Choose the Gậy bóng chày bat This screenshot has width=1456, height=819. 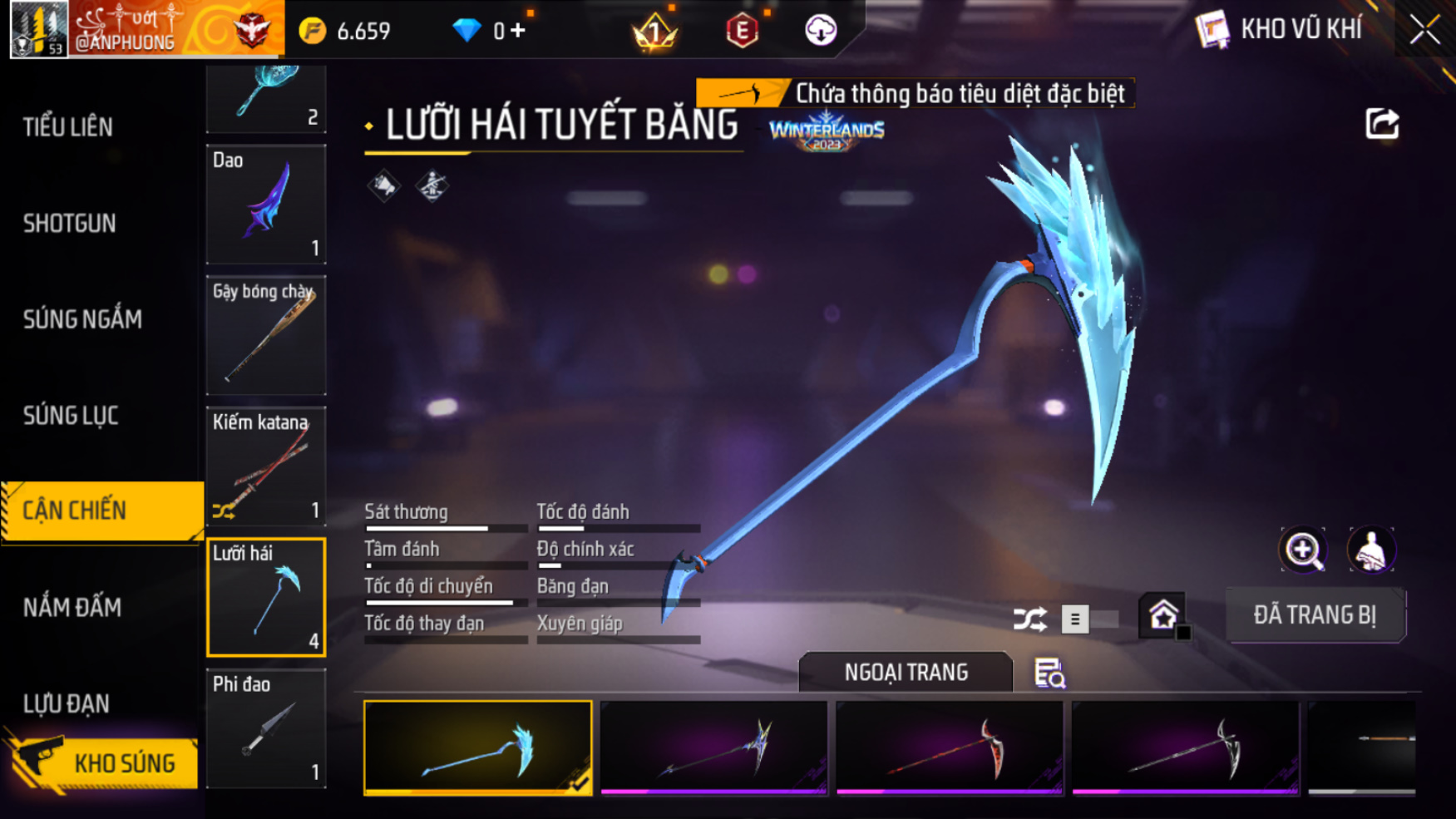(x=266, y=335)
